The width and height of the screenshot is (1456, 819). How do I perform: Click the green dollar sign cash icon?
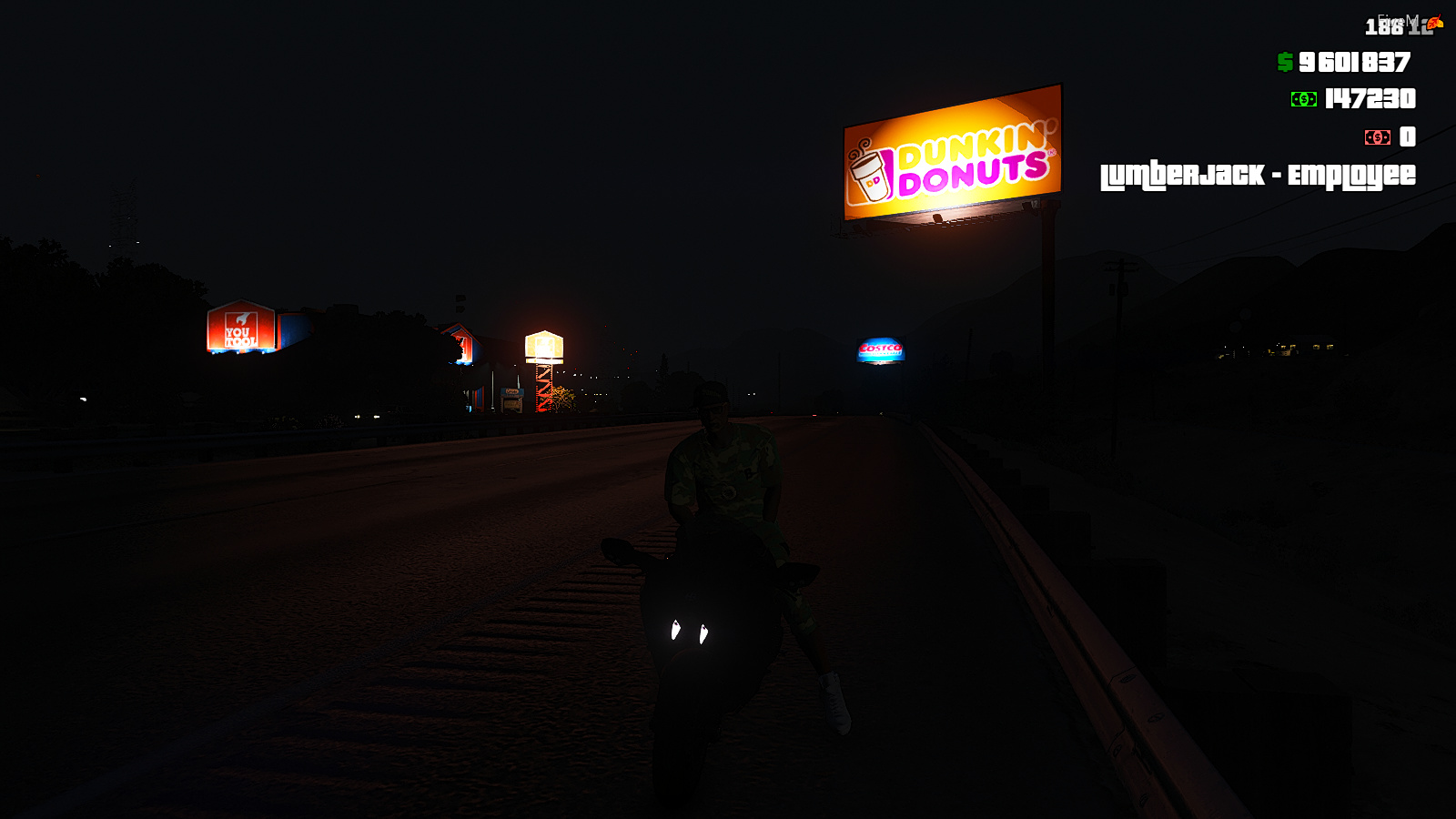(x=1284, y=64)
